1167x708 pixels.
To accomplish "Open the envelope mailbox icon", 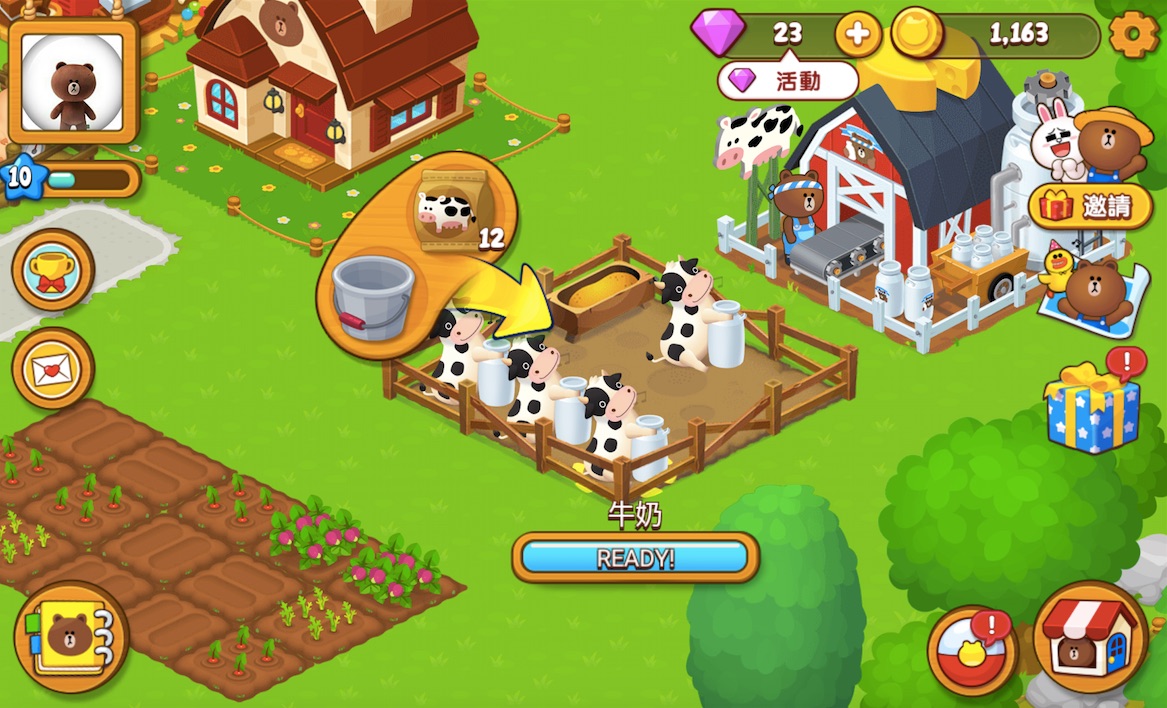I will tap(53, 368).
